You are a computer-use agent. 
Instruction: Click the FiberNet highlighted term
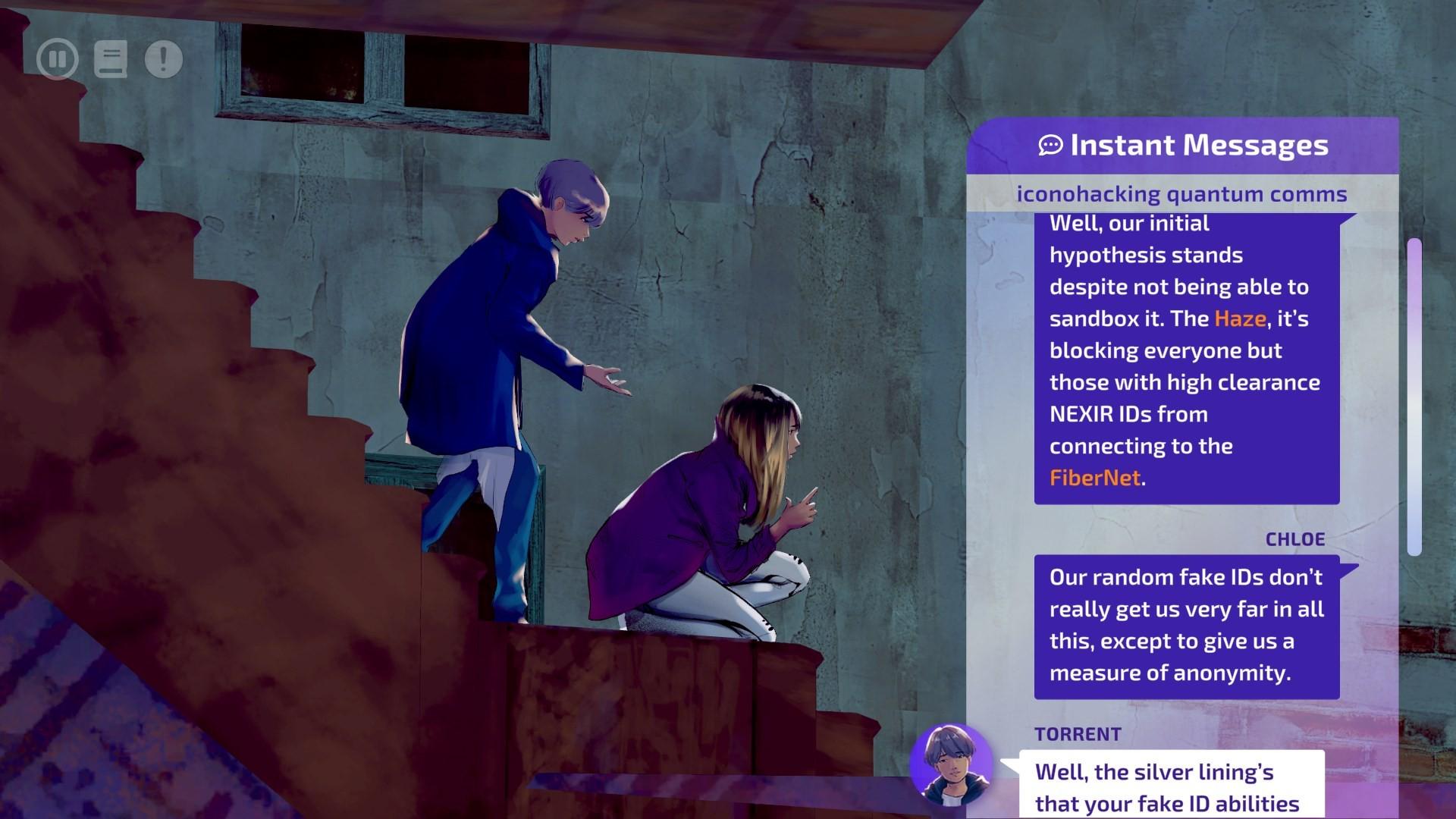point(1095,478)
